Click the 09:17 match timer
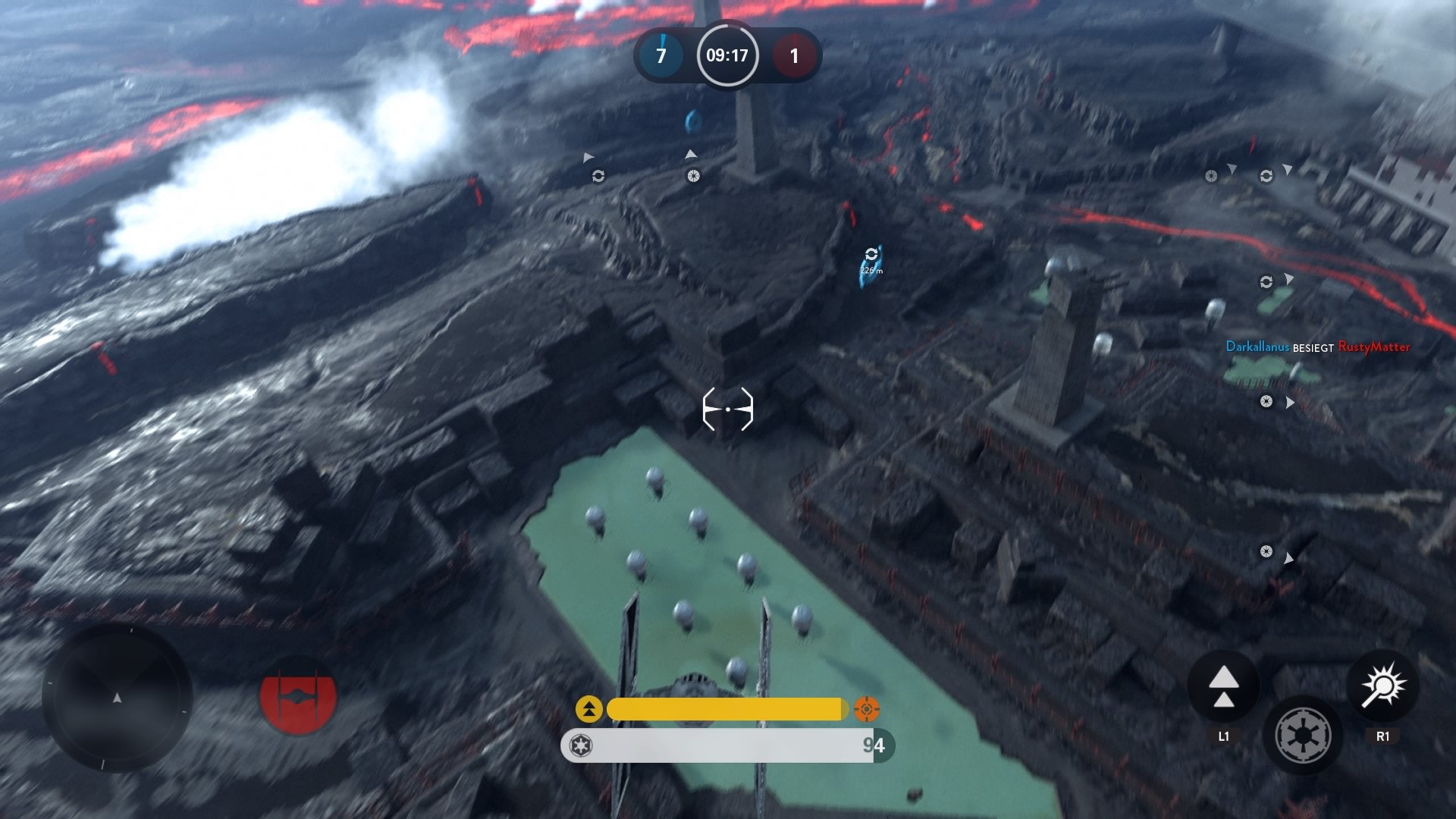 726,55
